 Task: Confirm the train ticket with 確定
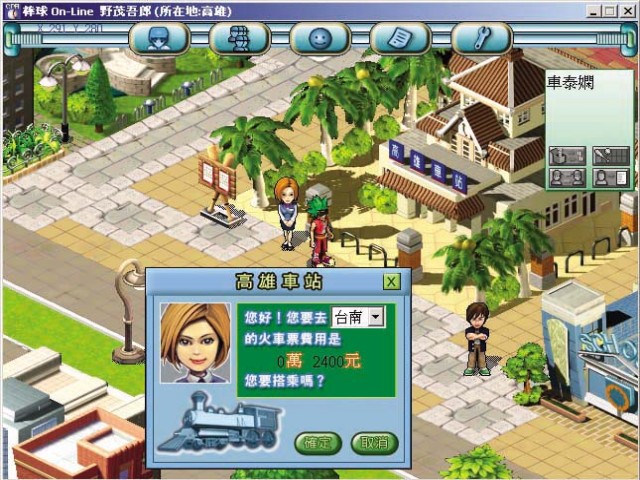pos(318,443)
